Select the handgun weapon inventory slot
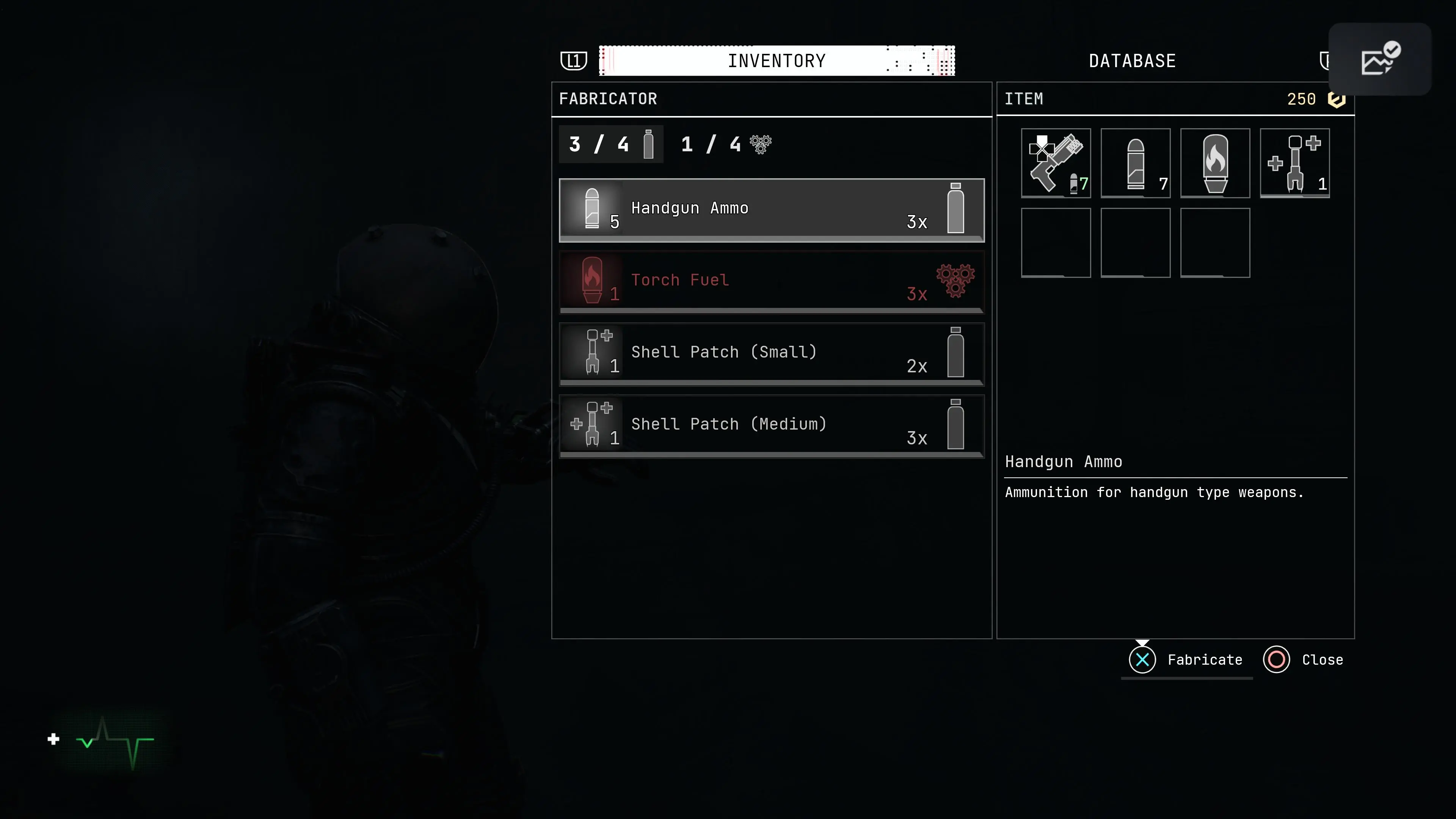1456x819 pixels. tap(1056, 163)
